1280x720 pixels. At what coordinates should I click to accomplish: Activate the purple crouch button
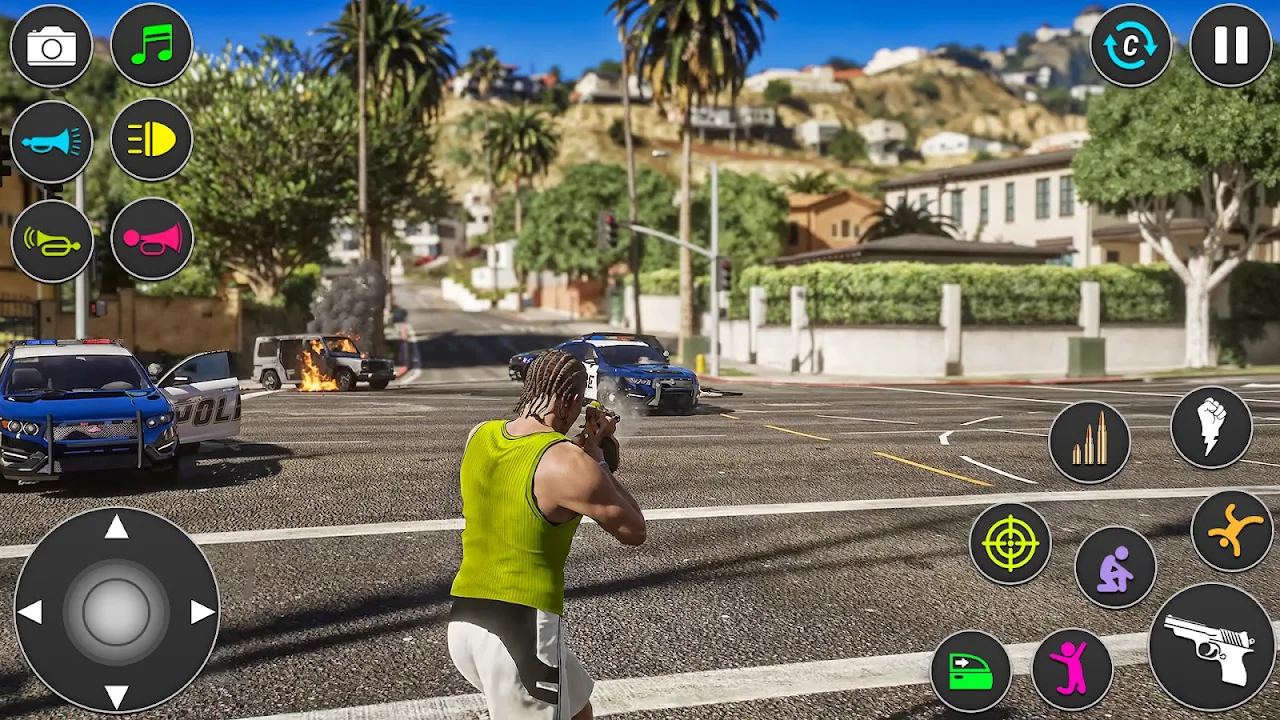(1115, 567)
